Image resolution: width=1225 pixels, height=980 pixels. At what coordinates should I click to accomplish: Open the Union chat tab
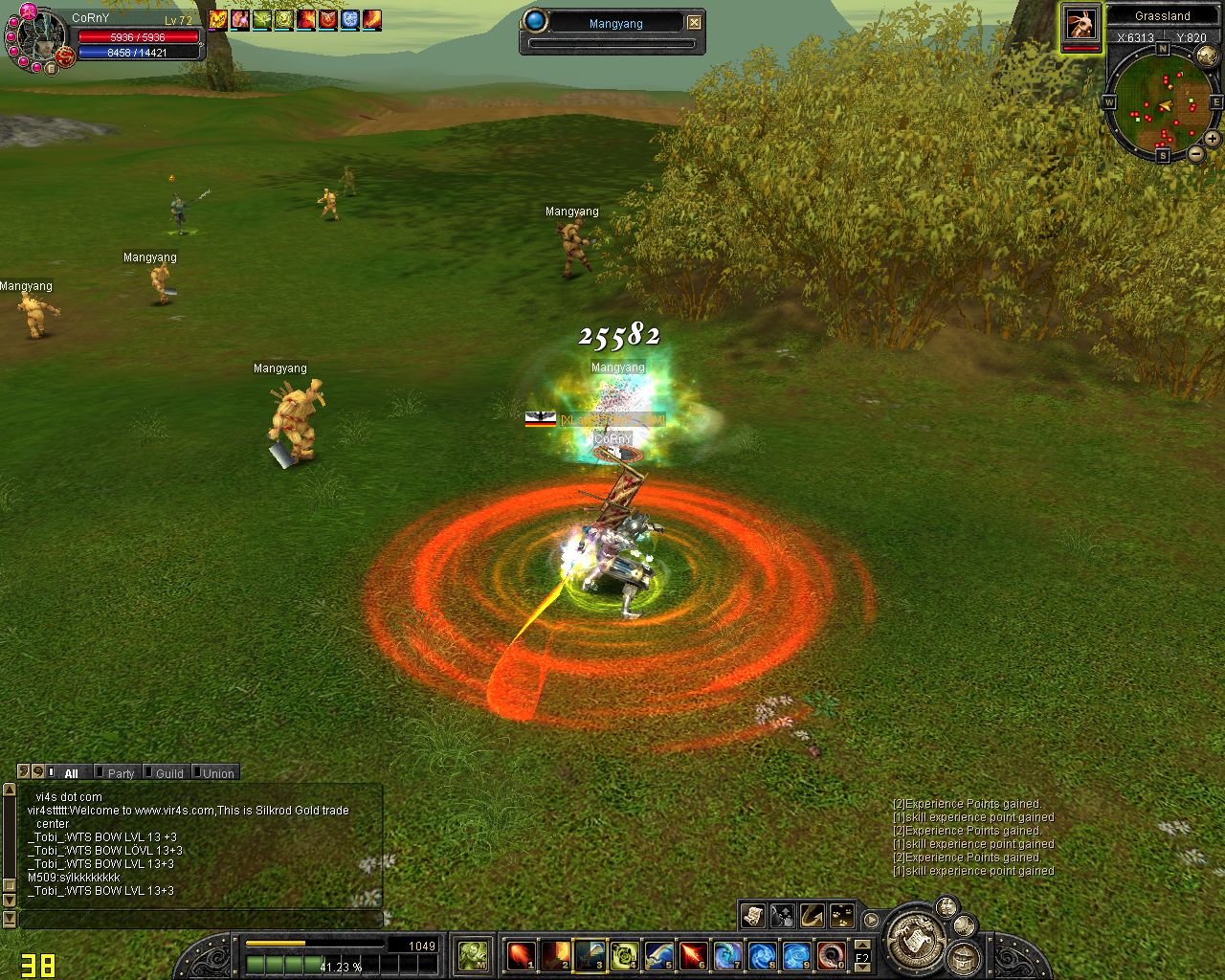pyautogui.click(x=218, y=773)
